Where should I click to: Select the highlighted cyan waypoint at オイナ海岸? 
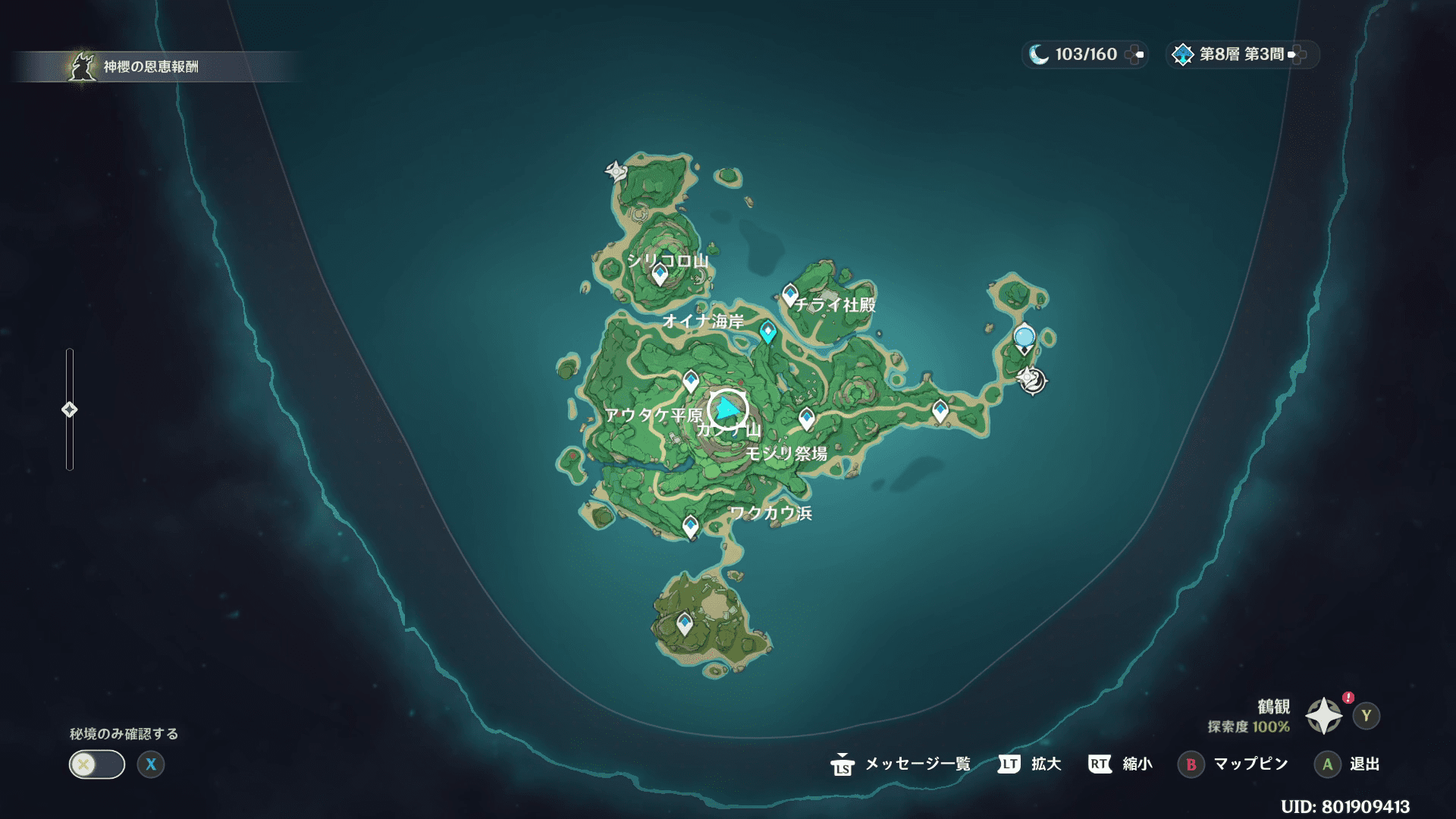[x=767, y=331]
